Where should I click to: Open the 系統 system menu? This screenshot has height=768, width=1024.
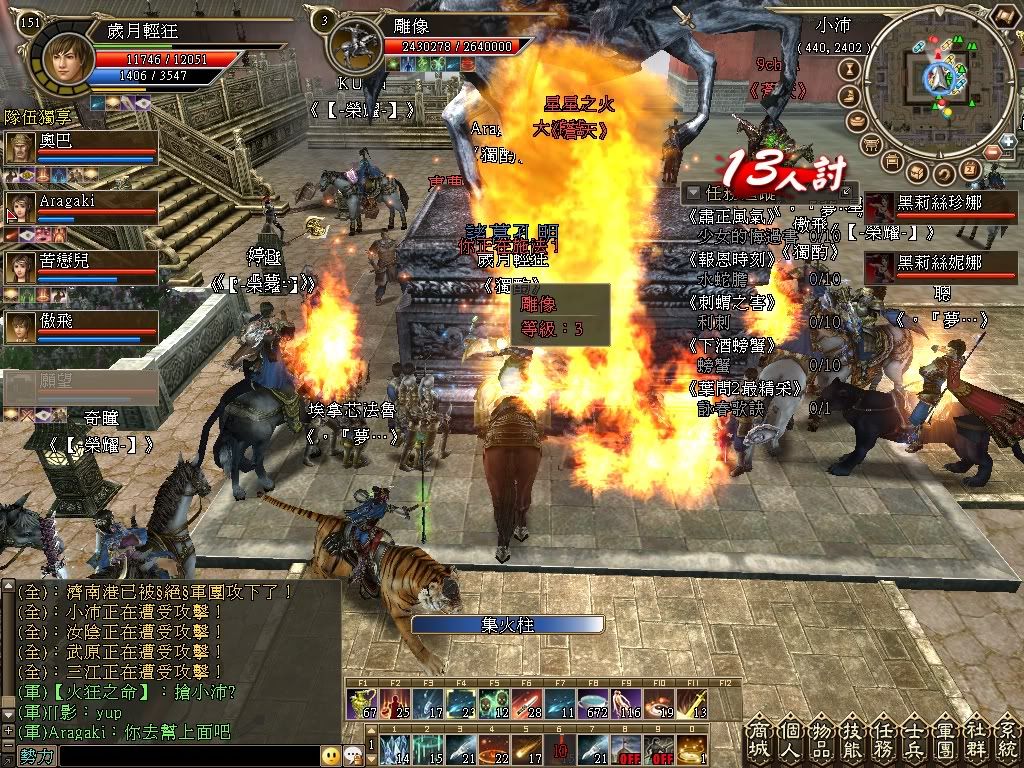[x=1005, y=741]
